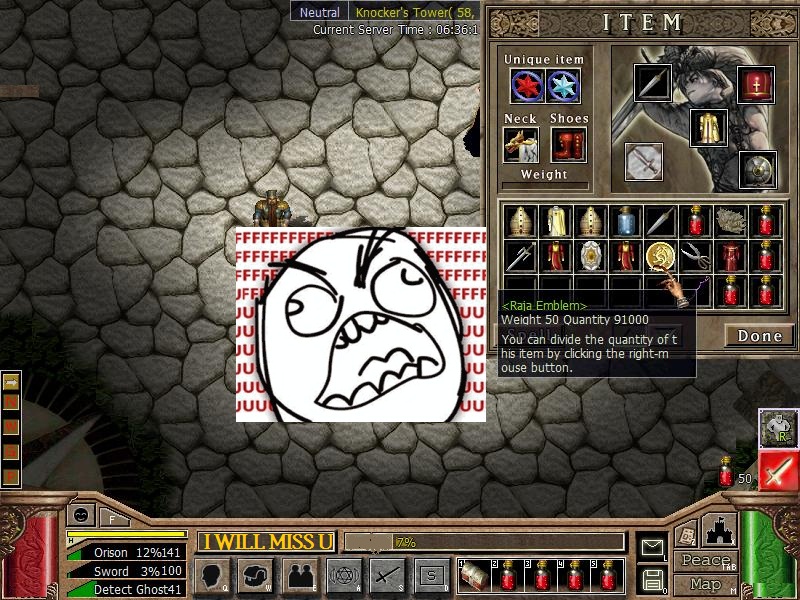Screen dimensions: 800x600
Task: Open the mail envelope icon
Action: [652, 547]
